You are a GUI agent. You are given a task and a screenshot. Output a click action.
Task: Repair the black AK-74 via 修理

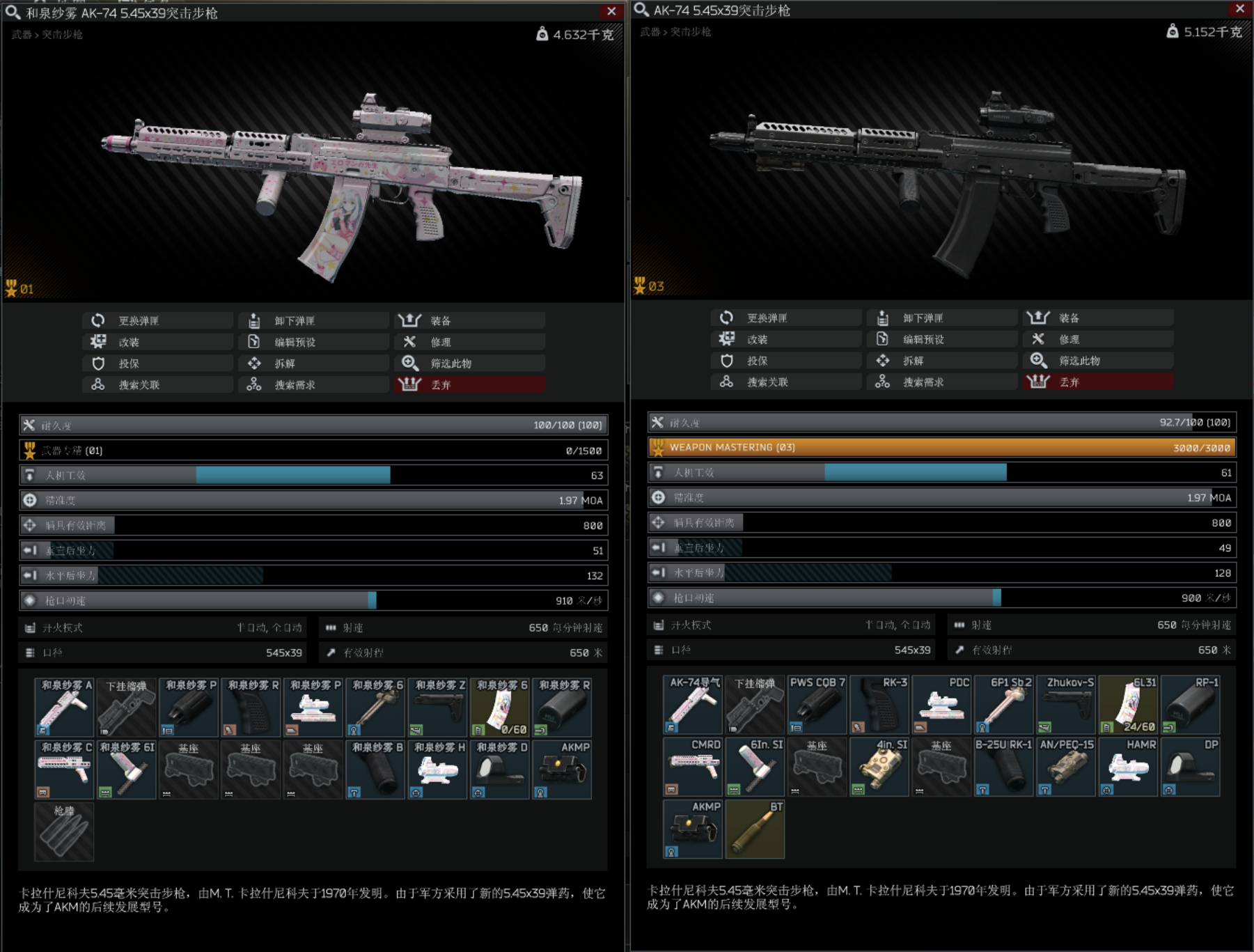coord(1098,339)
